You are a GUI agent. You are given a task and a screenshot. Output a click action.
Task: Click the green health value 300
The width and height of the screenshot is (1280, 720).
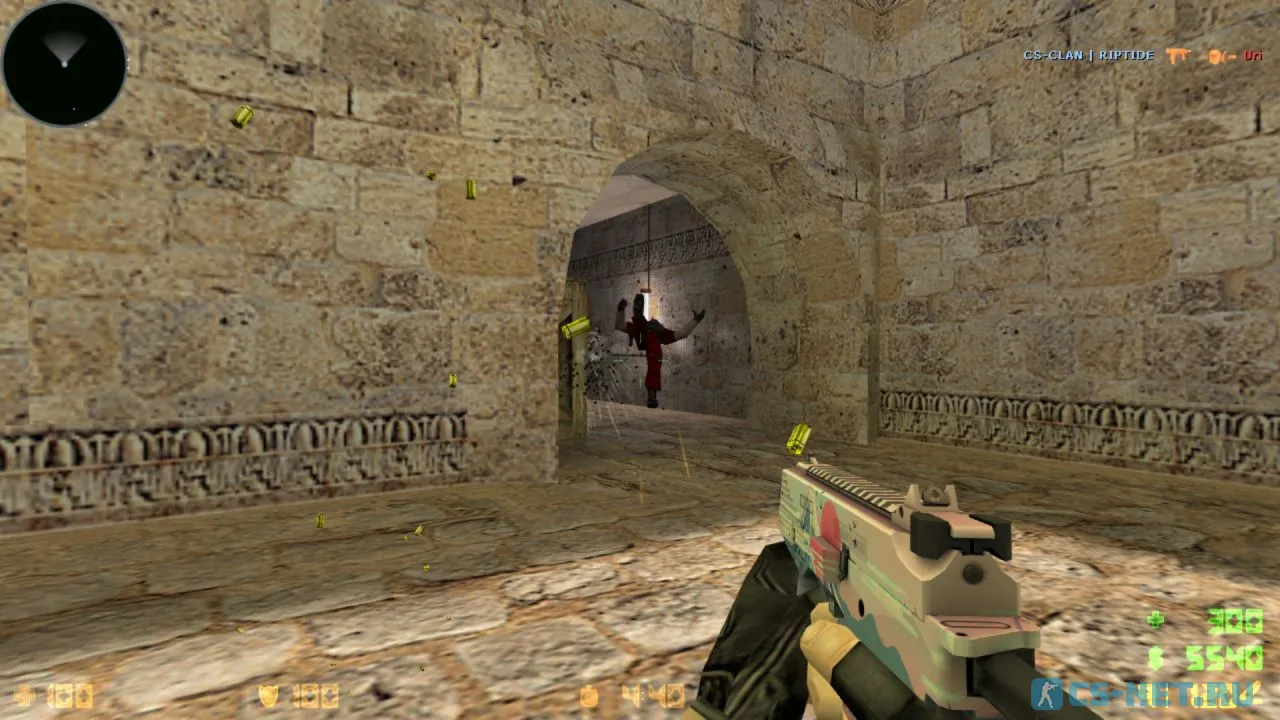tap(1237, 620)
